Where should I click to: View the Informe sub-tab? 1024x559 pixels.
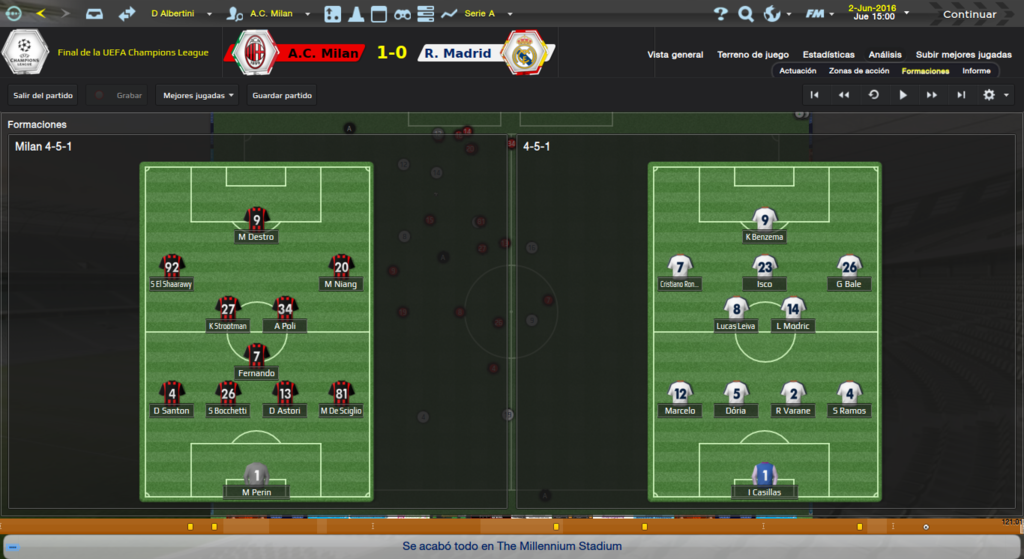(x=976, y=71)
